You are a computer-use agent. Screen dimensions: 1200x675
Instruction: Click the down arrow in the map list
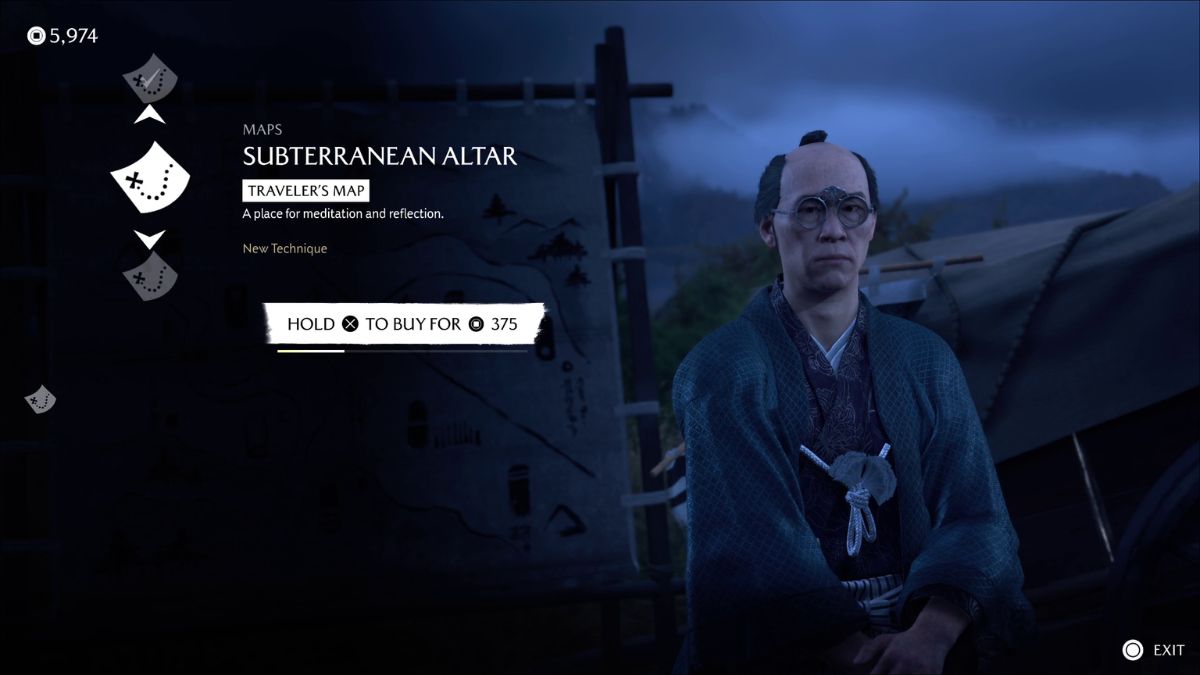click(x=150, y=240)
